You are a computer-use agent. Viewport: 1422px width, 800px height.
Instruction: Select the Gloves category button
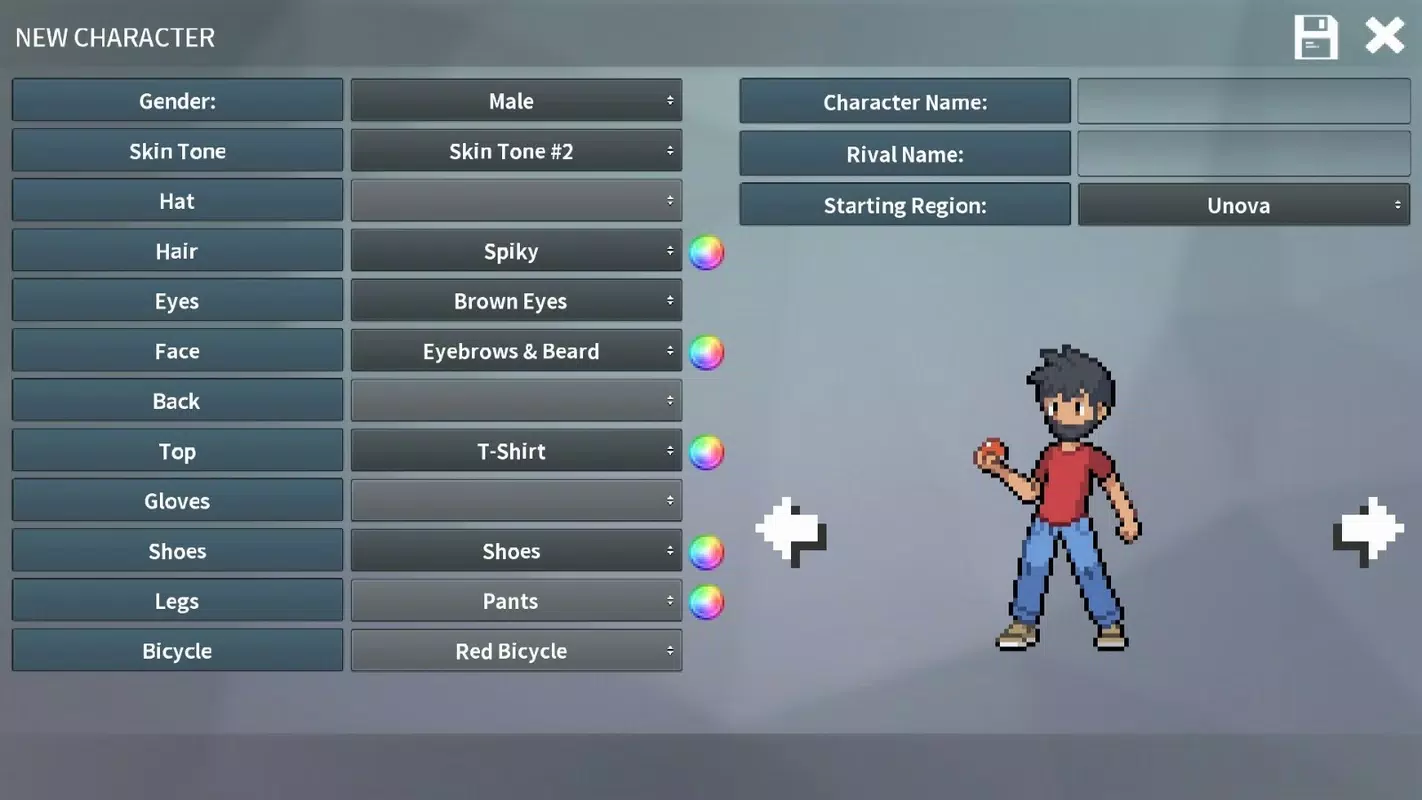click(177, 500)
